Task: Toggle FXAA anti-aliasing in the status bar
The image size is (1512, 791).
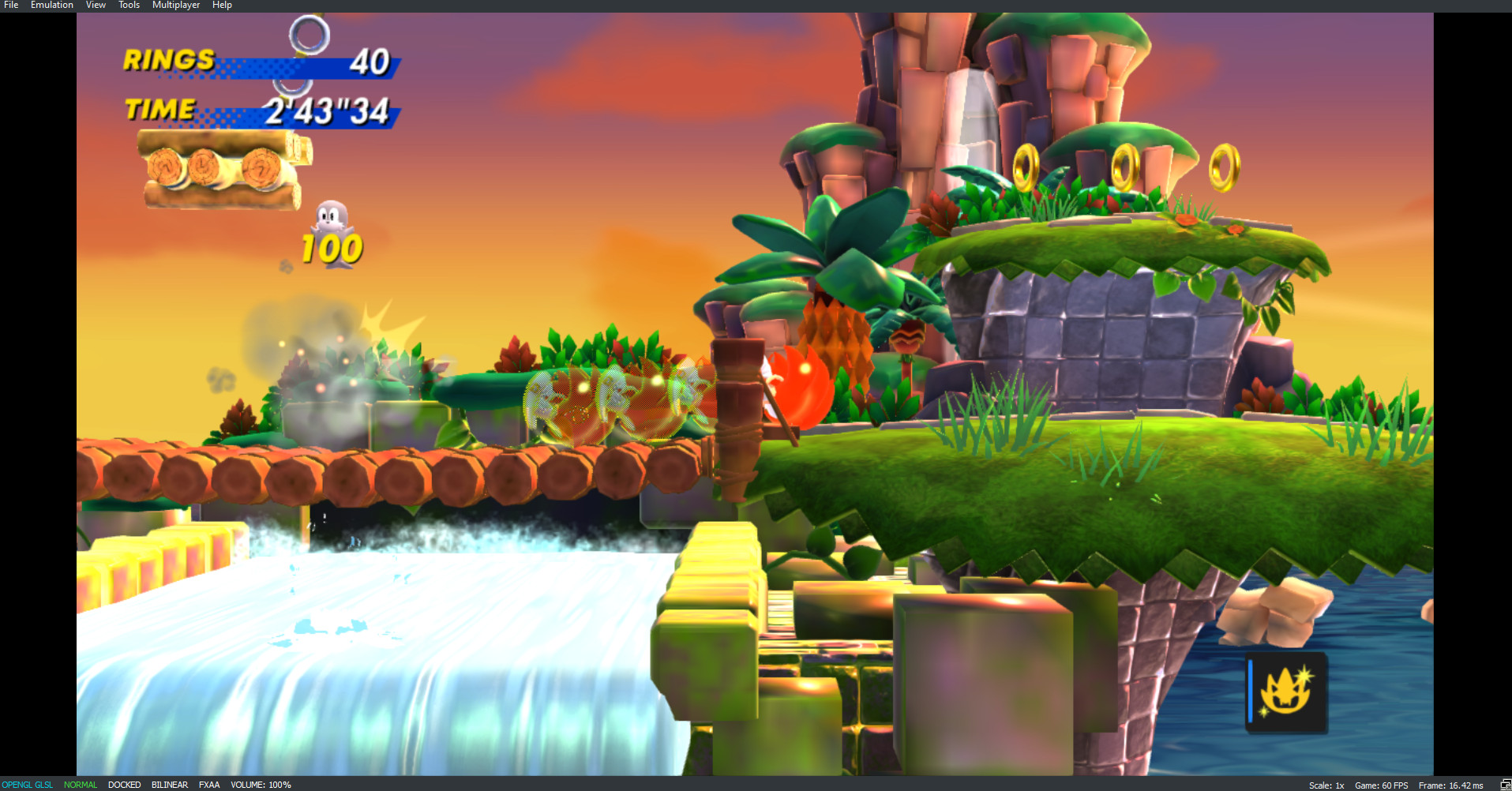Action: pos(209,784)
